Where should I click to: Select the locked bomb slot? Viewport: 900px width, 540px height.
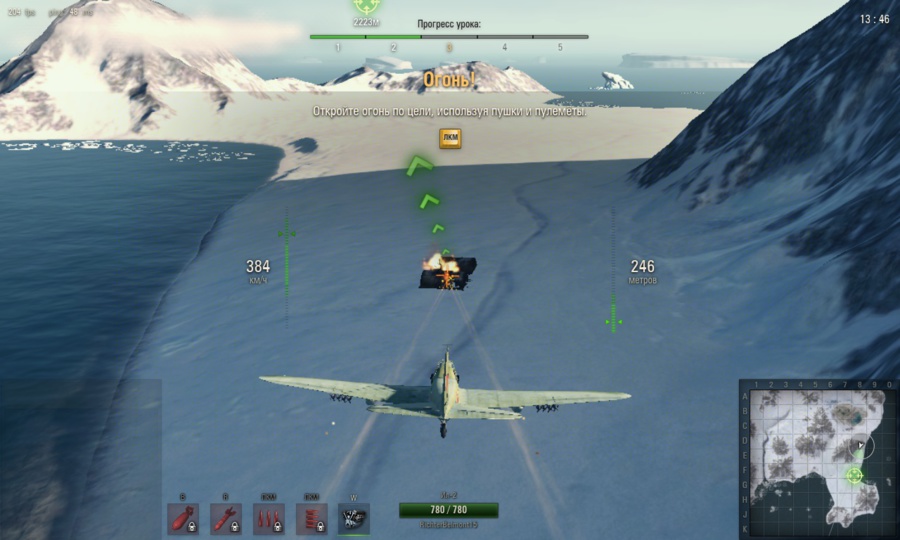183,518
